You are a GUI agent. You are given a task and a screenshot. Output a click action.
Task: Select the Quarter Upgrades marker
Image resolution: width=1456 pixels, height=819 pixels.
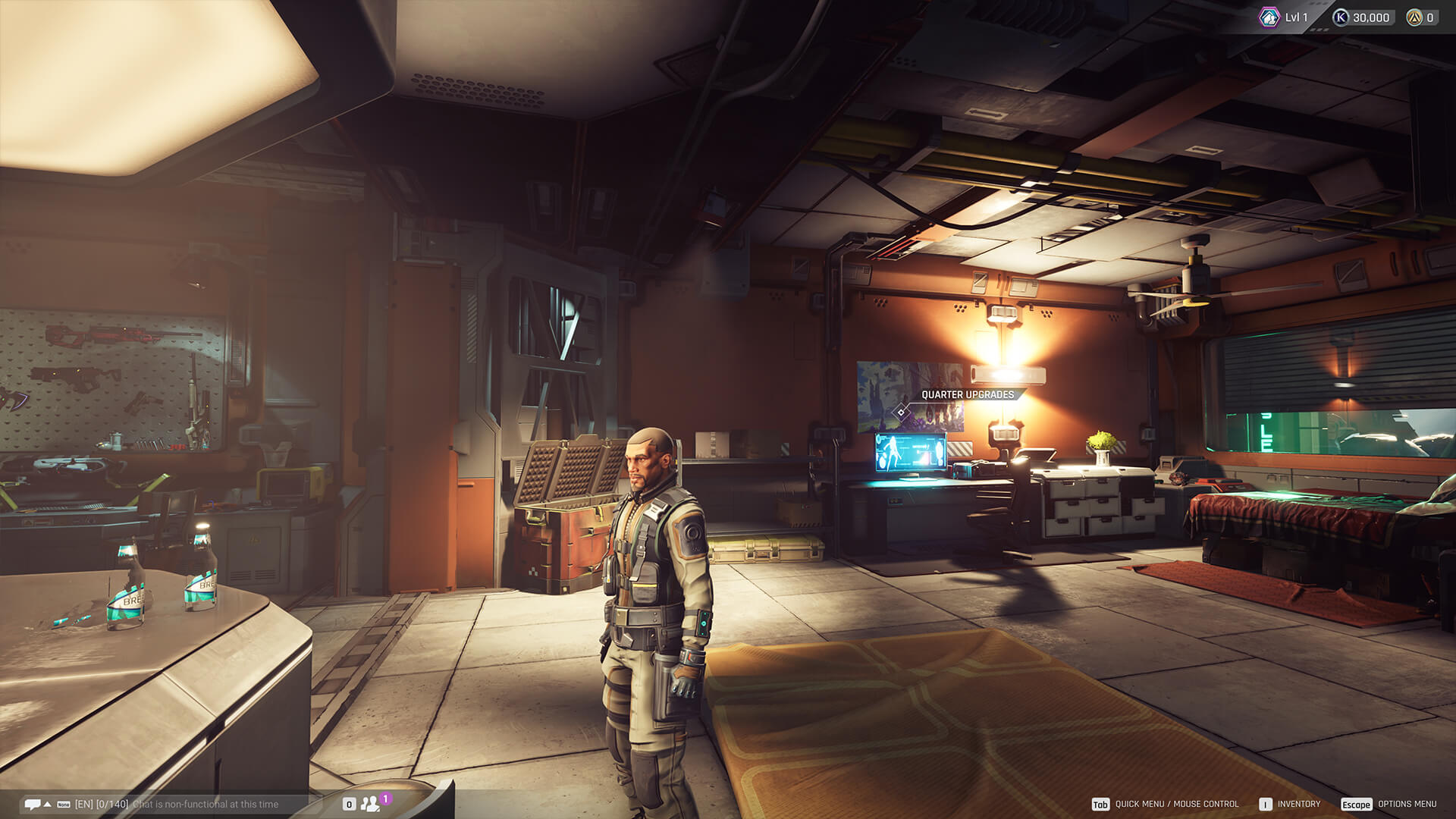[x=902, y=412]
